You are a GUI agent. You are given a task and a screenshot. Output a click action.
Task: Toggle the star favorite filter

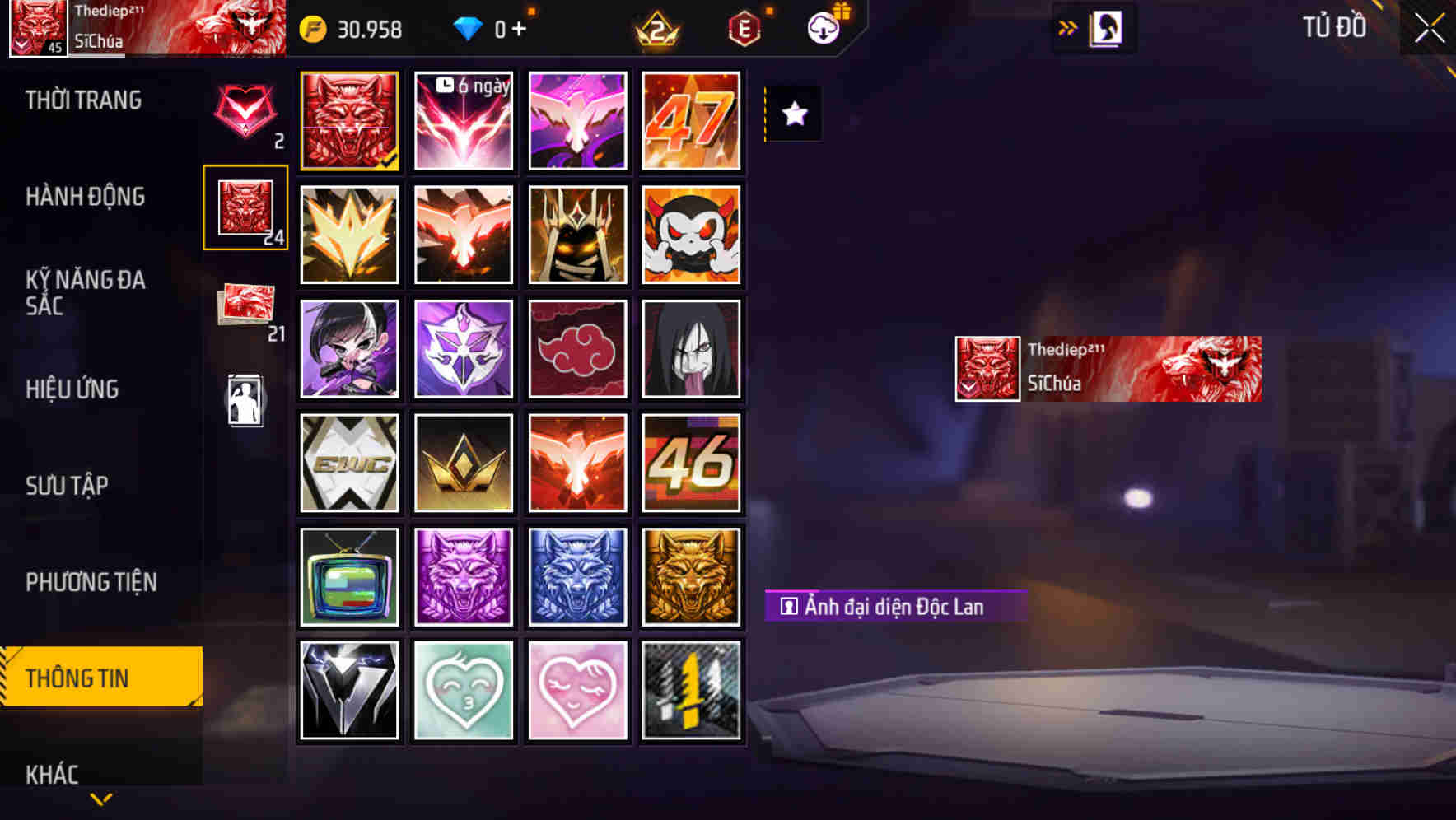click(793, 114)
